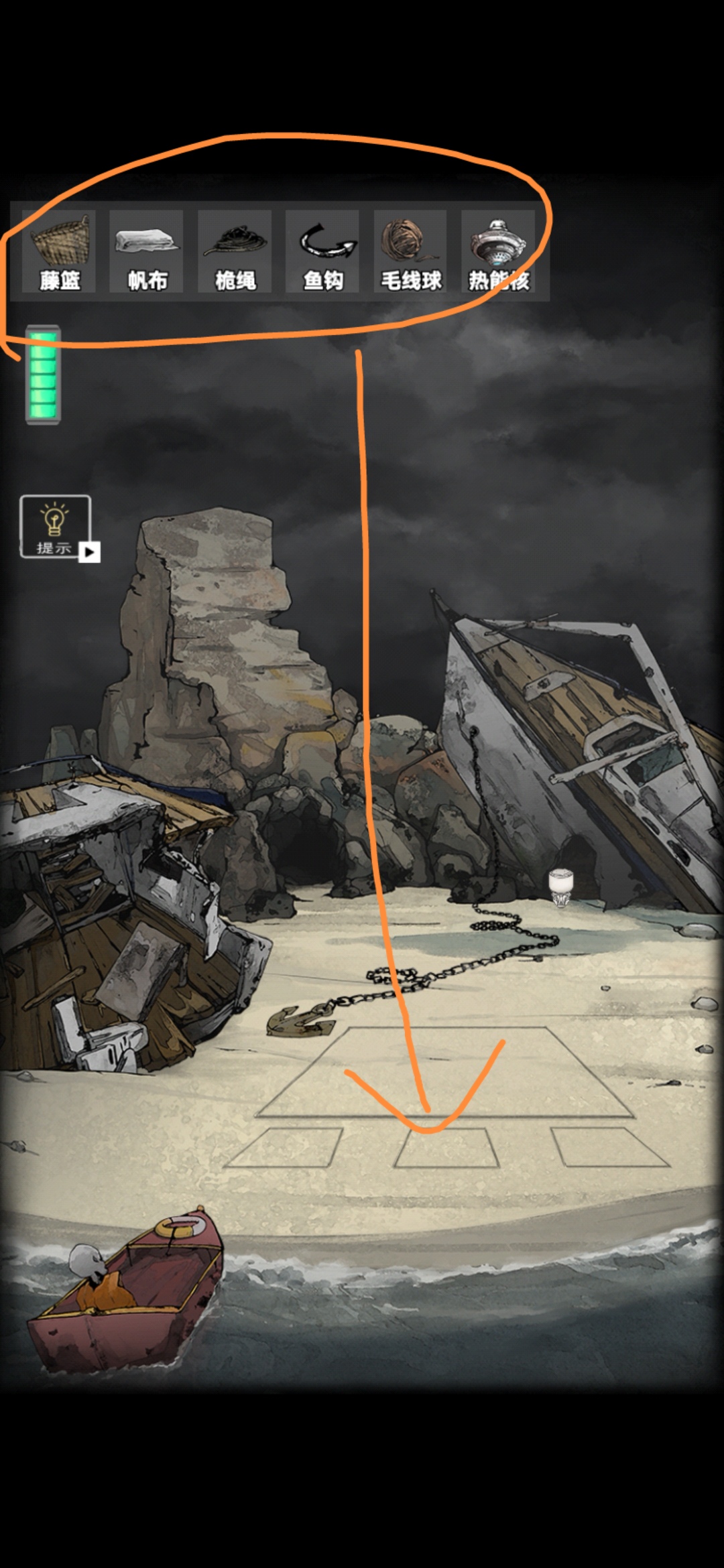Choose the 热能核 thermal core item
Screen dimensions: 724x1568
(x=498, y=251)
